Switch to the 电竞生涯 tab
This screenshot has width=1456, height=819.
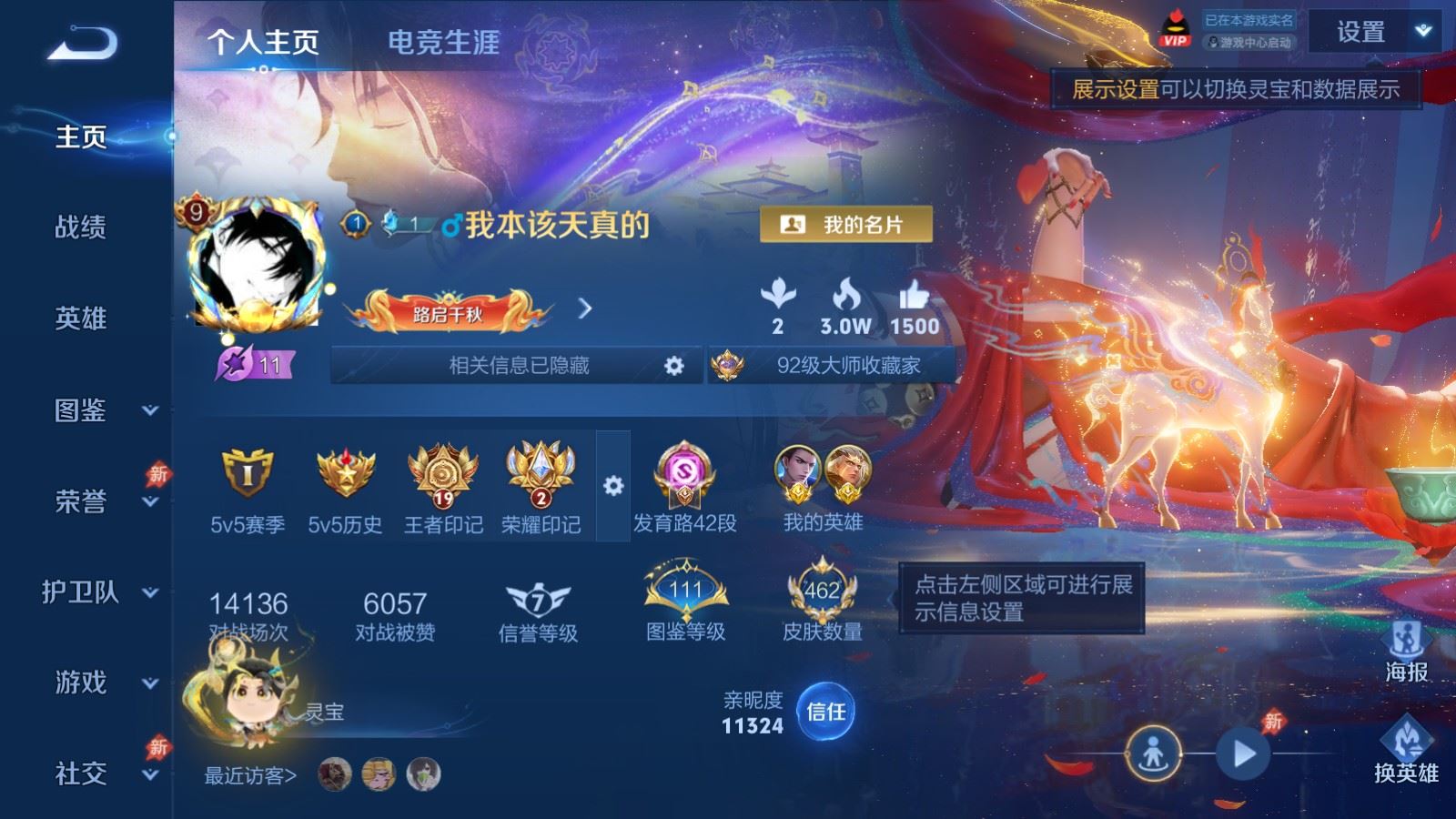click(443, 44)
